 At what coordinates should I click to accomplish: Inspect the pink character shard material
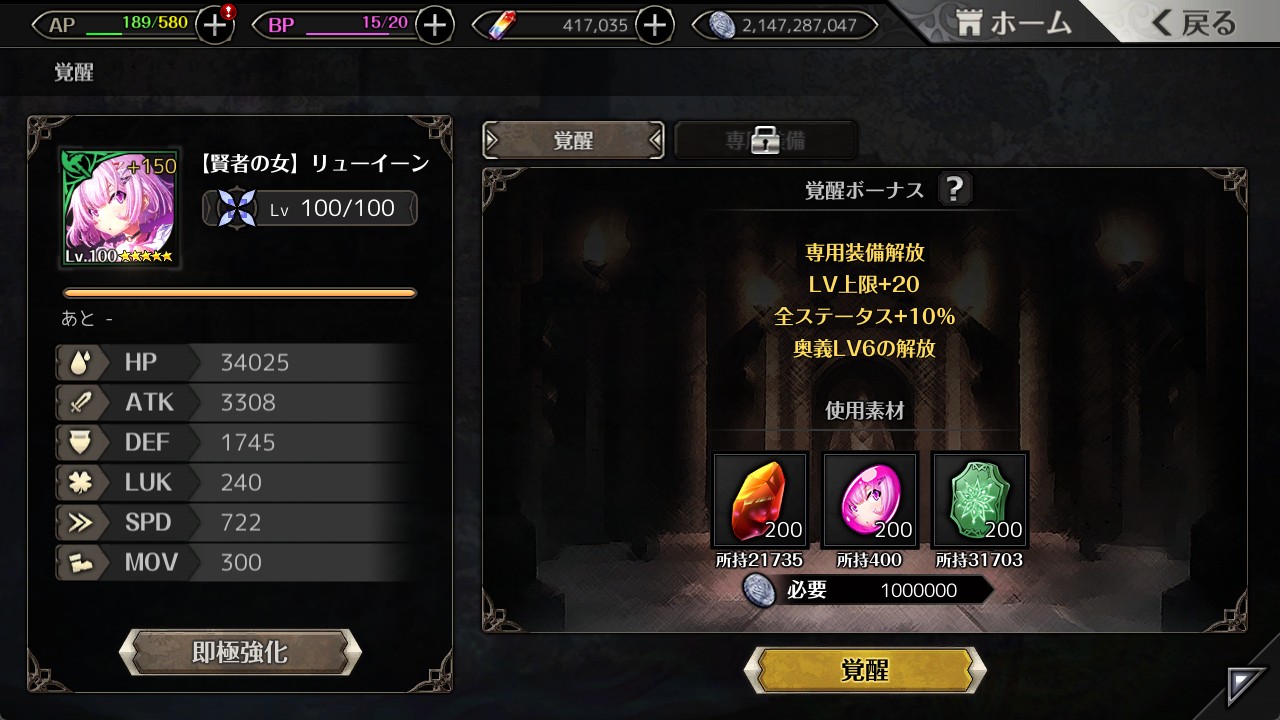pos(870,500)
